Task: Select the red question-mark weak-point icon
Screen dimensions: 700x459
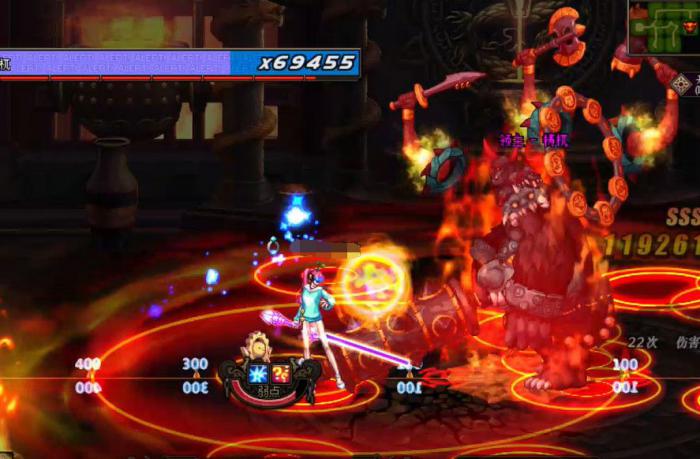Action: (x=281, y=374)
